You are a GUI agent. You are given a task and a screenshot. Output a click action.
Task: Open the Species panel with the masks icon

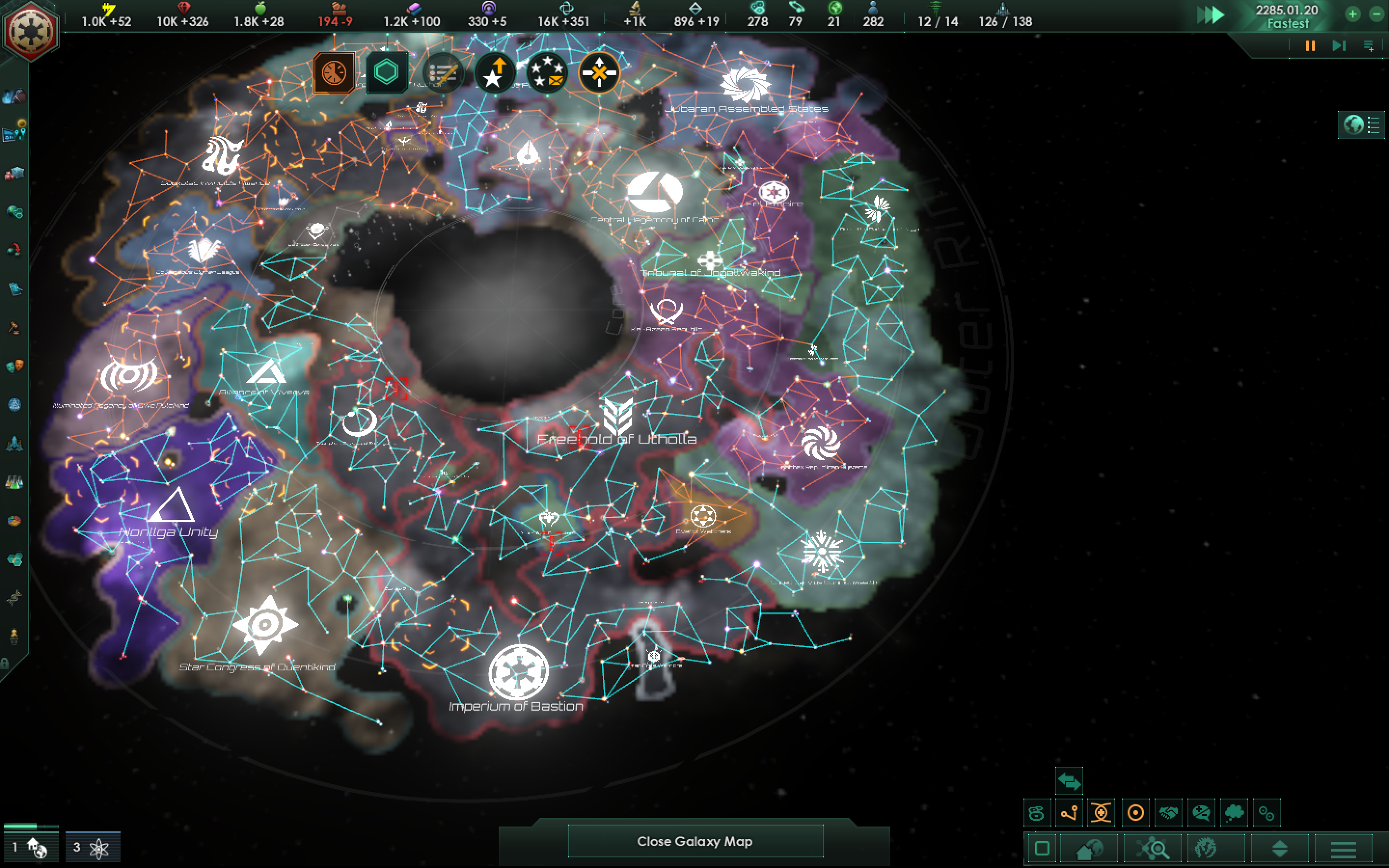[14, 365]
